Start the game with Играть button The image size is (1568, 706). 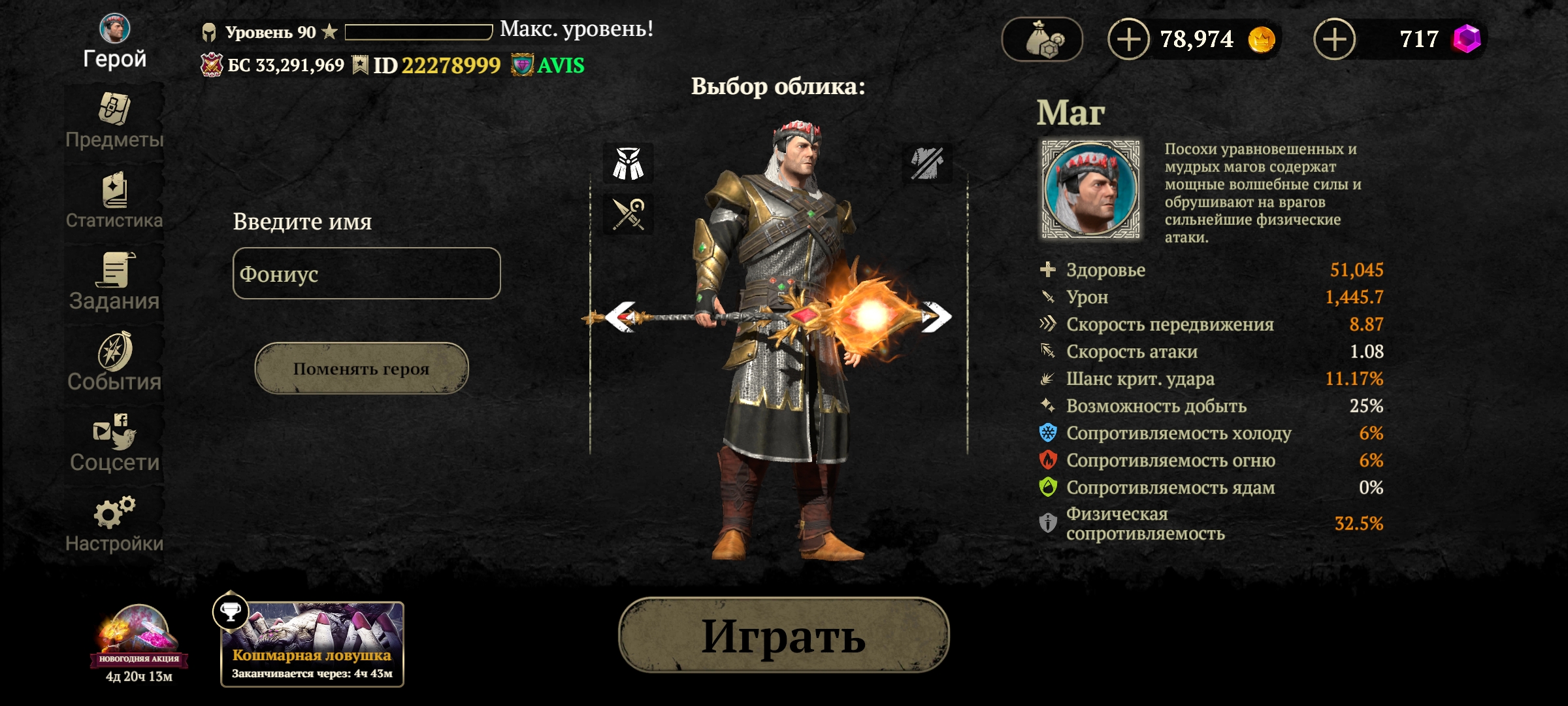(783, 635)
